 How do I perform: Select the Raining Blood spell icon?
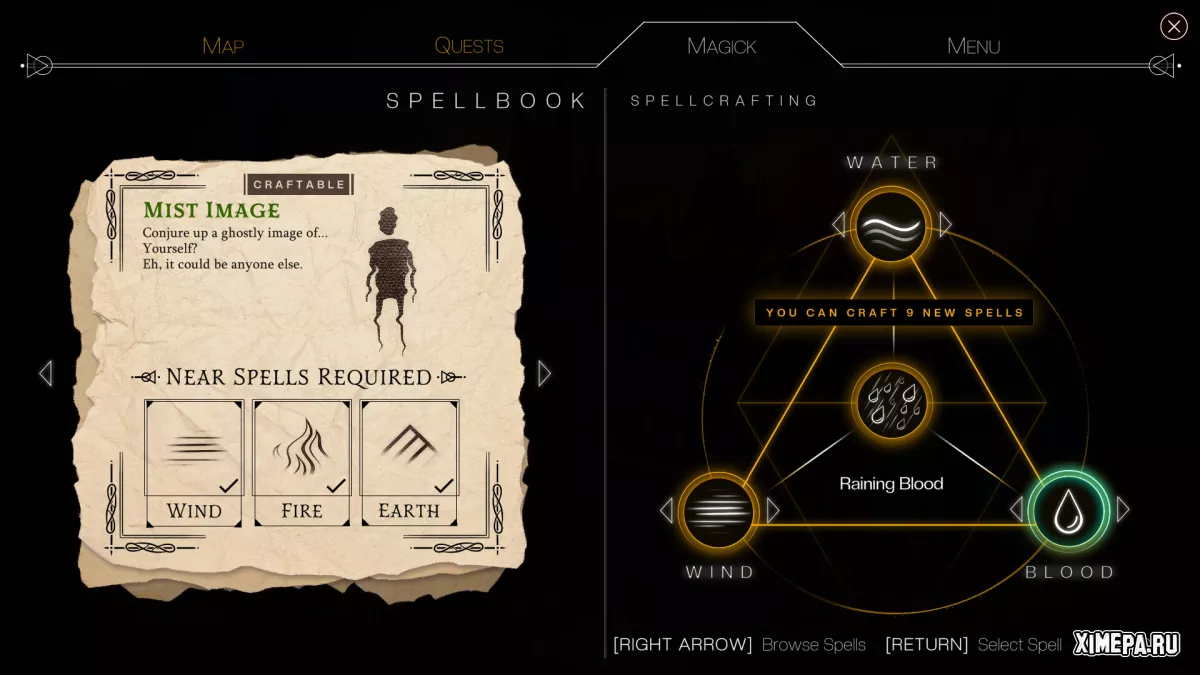point(891,405)
